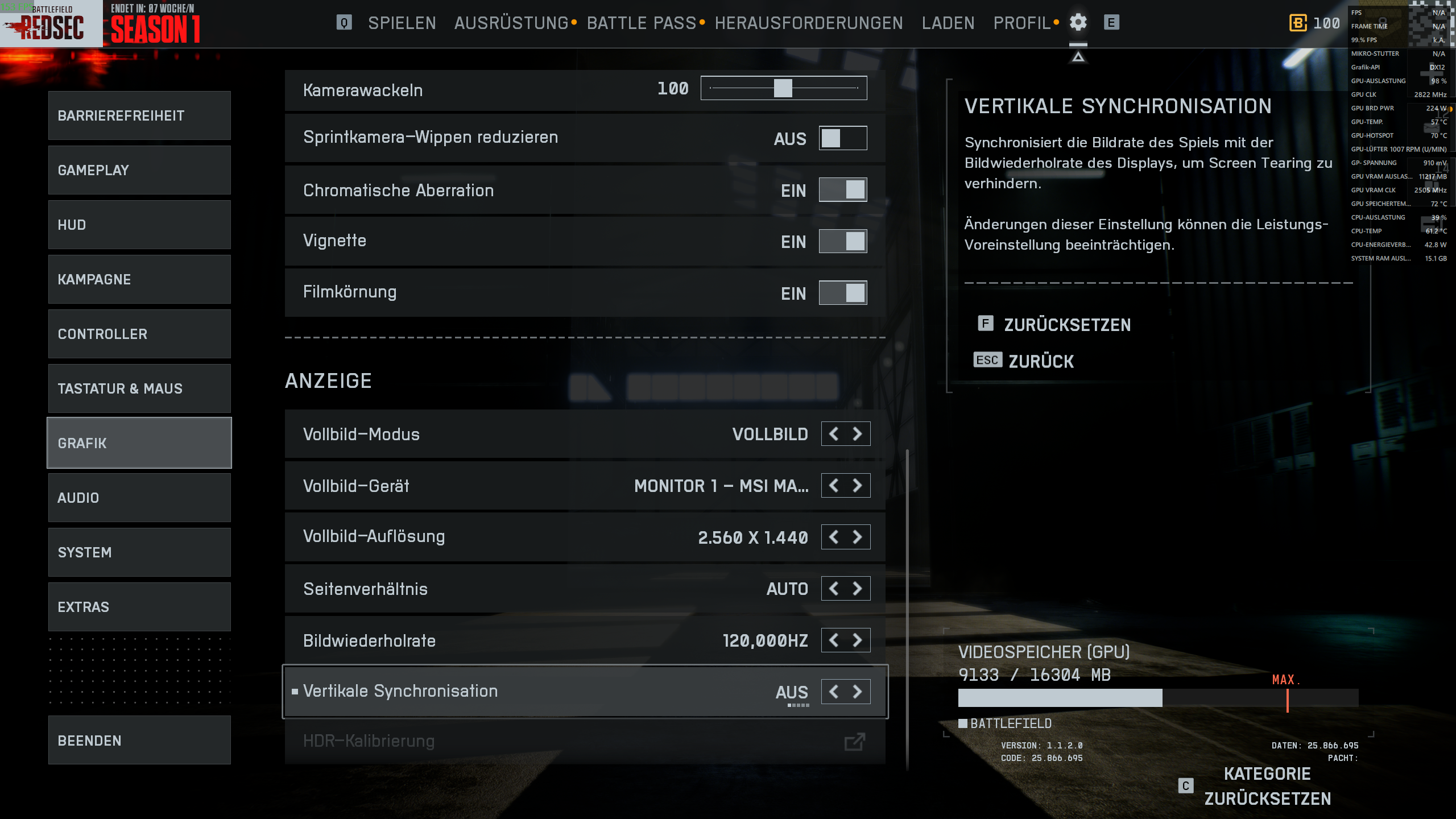Click the left arrow on Vollbild-Modus
The width and height of the screenshot is (1456, 819).
(x=833, y=433)
